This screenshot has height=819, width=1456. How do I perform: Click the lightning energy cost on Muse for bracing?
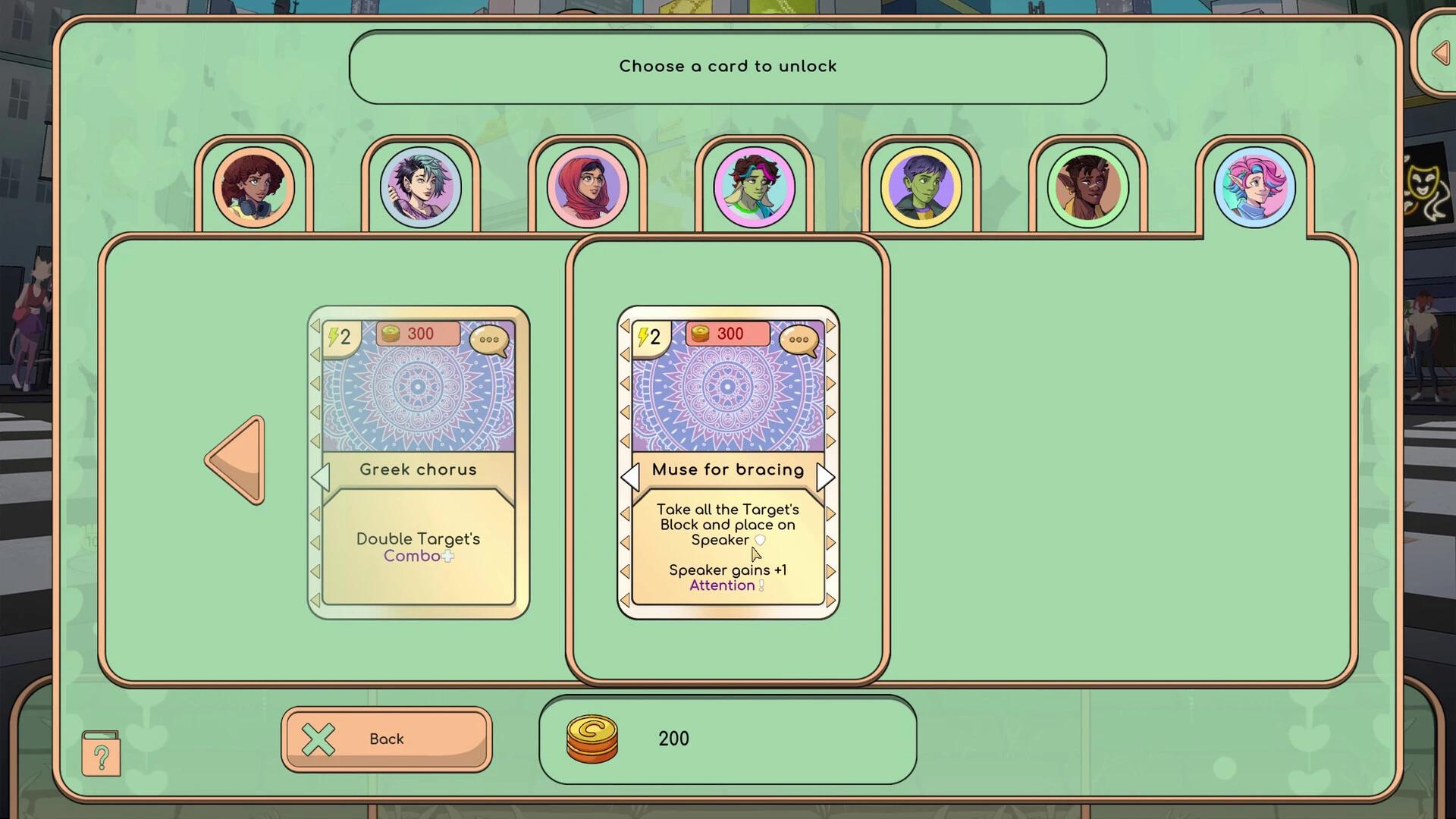pos(649,336)
